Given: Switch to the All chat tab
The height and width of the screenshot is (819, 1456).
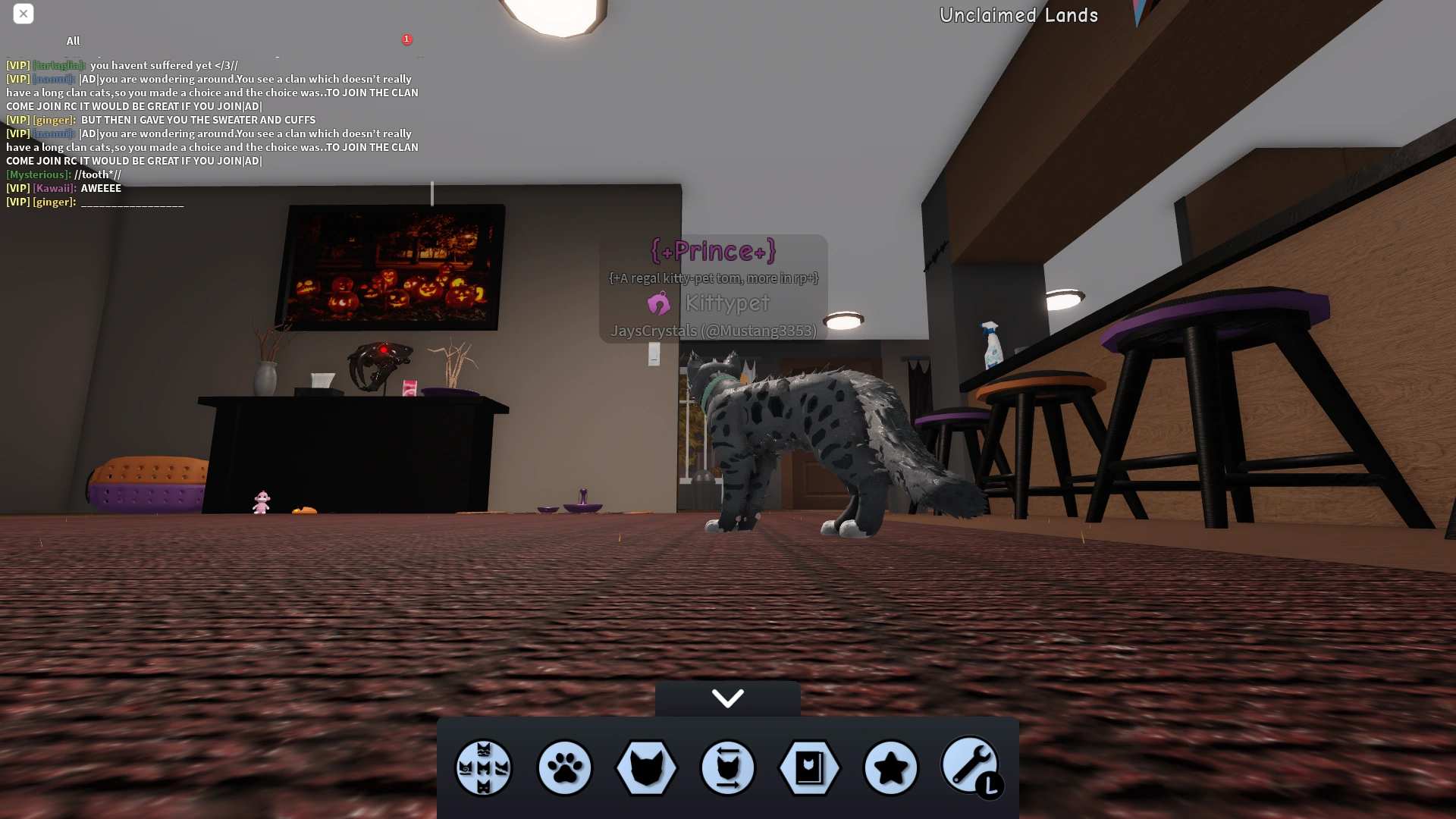Looking at the screenshot, I should pos(73,41).
